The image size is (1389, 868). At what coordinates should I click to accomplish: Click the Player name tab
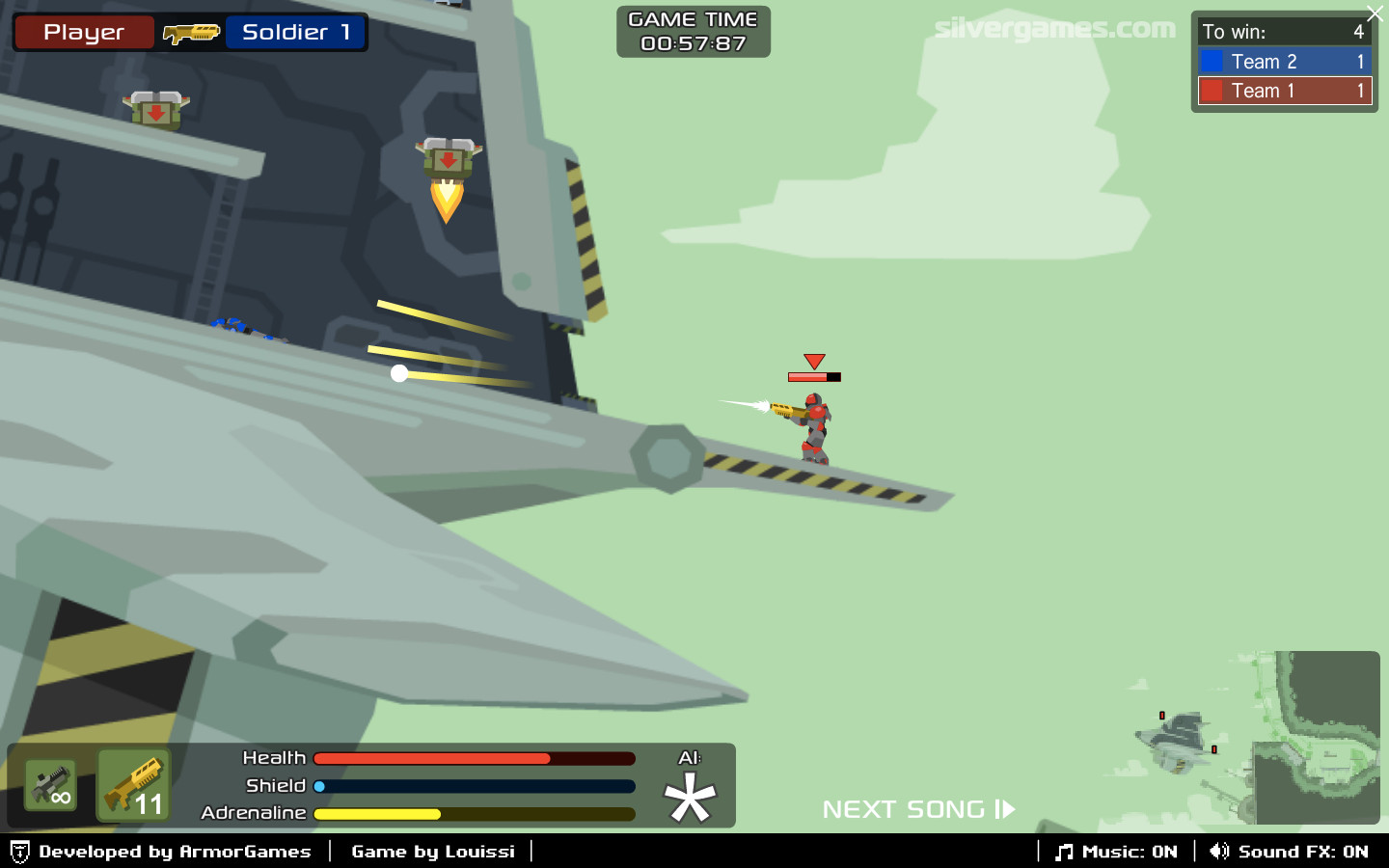[83, 31]
